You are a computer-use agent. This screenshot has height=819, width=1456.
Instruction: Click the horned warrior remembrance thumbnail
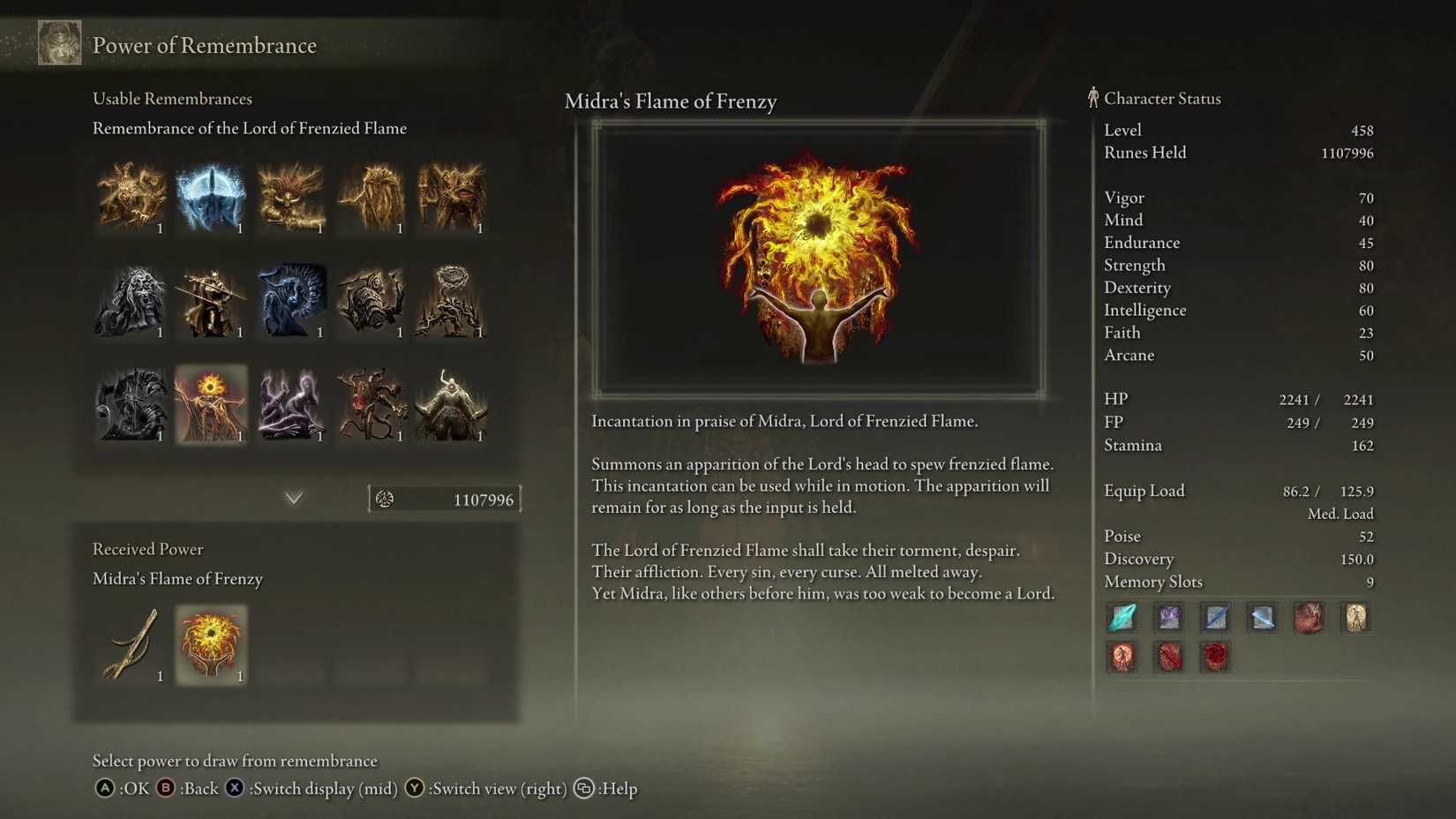point(451,406)
